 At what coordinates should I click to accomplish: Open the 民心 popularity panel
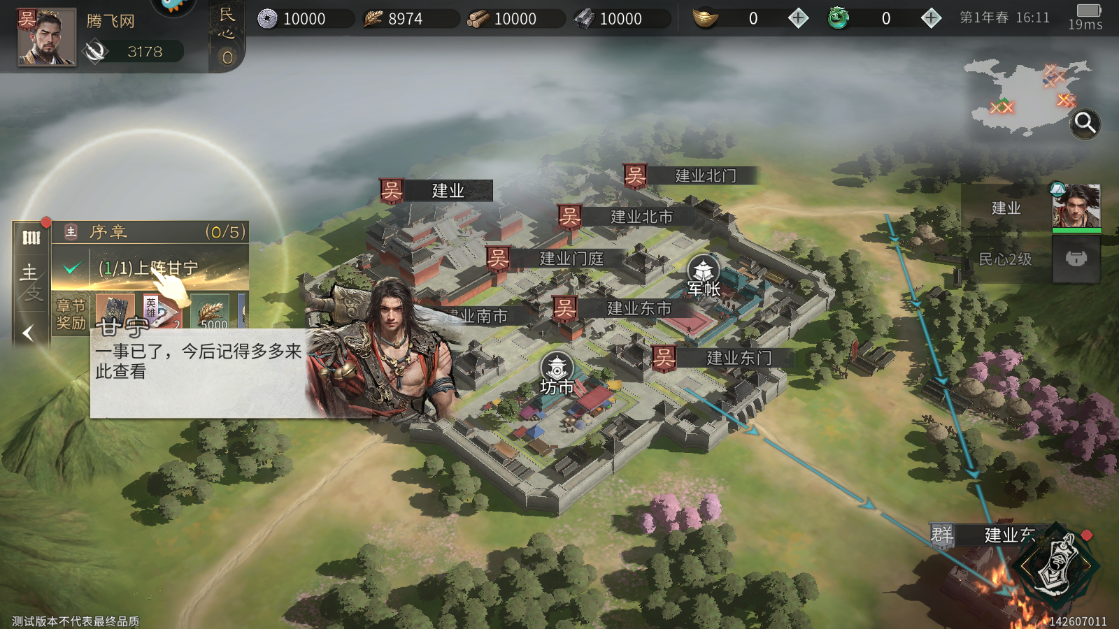click(227, 35)
